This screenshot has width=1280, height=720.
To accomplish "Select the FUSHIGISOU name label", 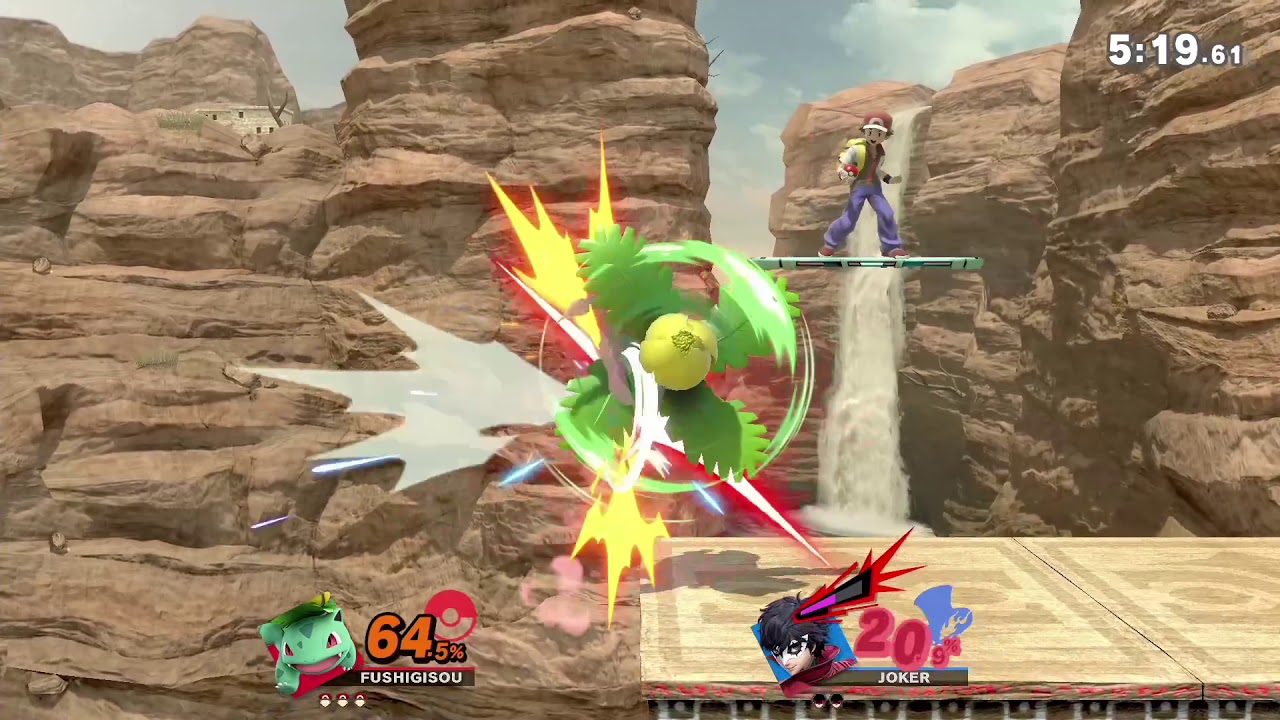I will 410,677.
